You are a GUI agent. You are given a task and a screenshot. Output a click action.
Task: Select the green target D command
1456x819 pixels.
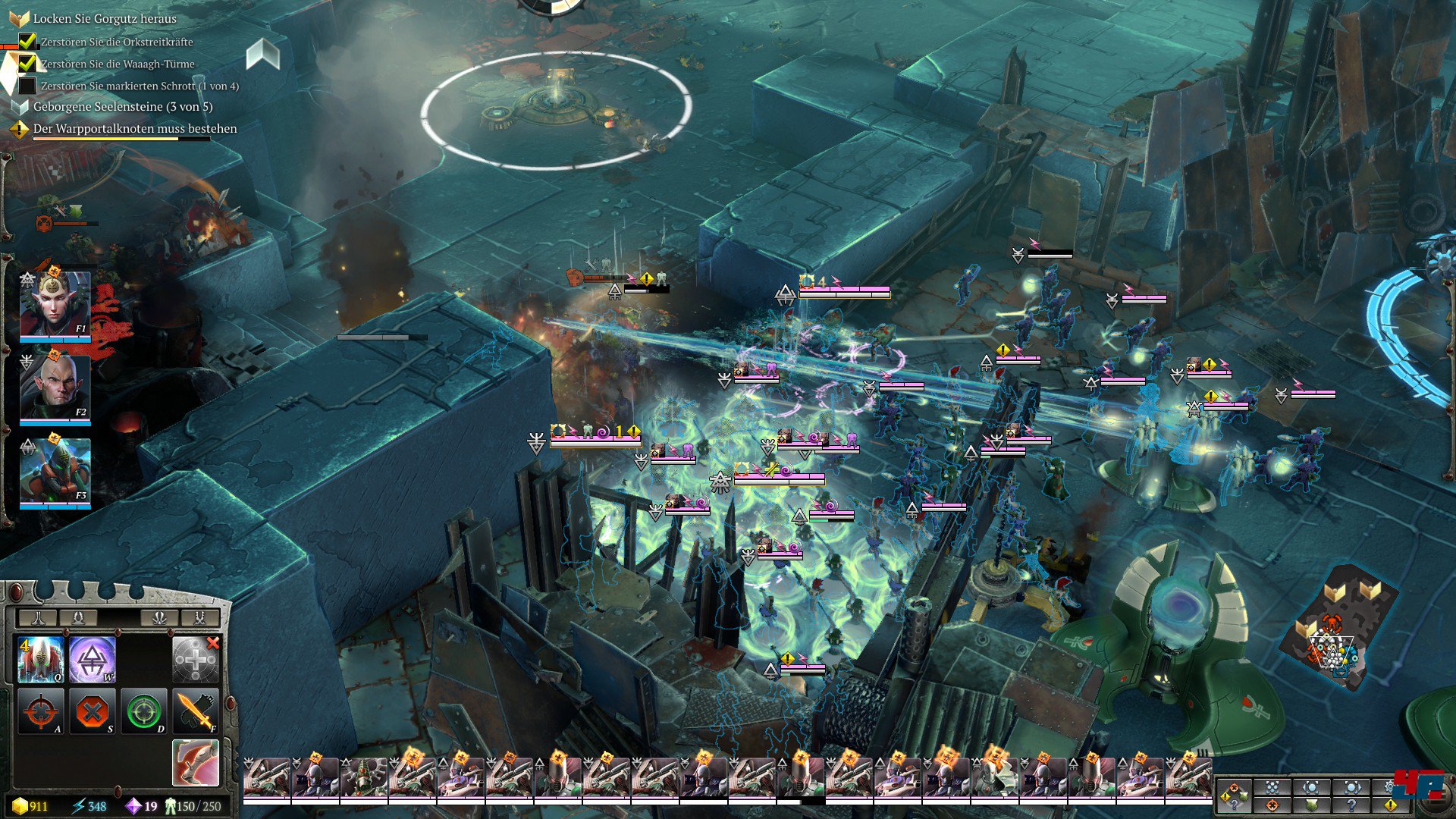(144, 711)
